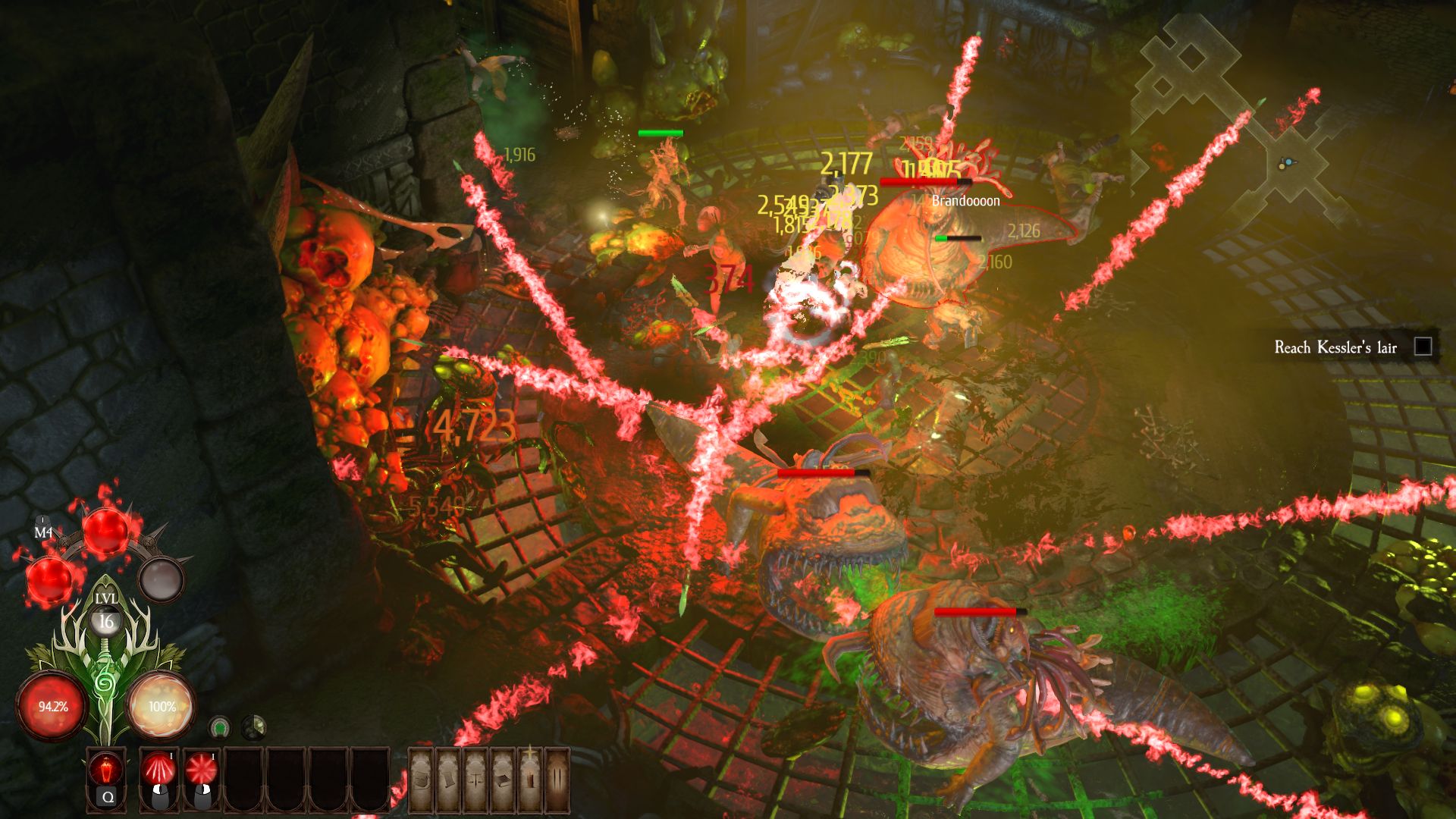Open the candle icon menu panel

click(x=530, y=780)
